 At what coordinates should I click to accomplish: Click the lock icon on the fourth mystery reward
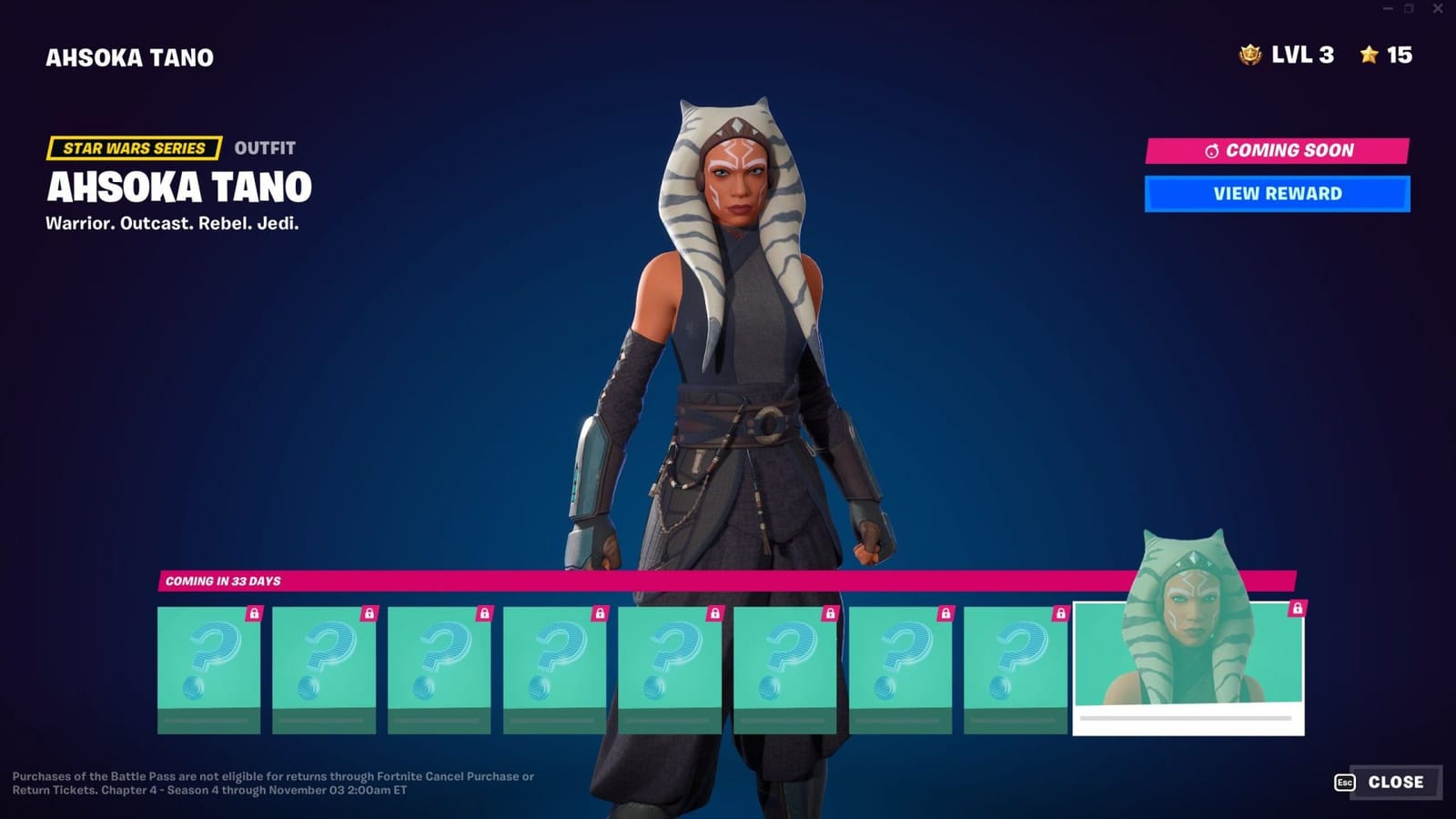[x=598, y=615]
